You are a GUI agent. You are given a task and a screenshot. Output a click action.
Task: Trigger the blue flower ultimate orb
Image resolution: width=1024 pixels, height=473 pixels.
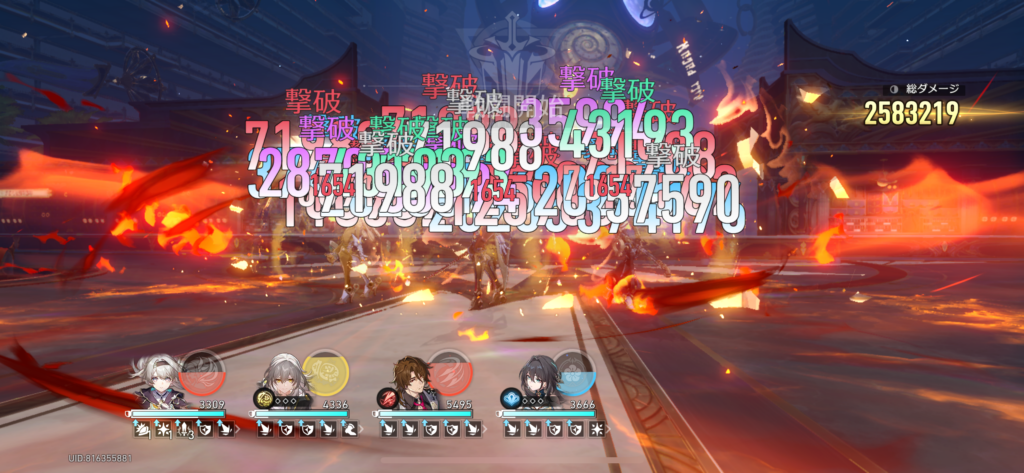(x=572, y=371)
